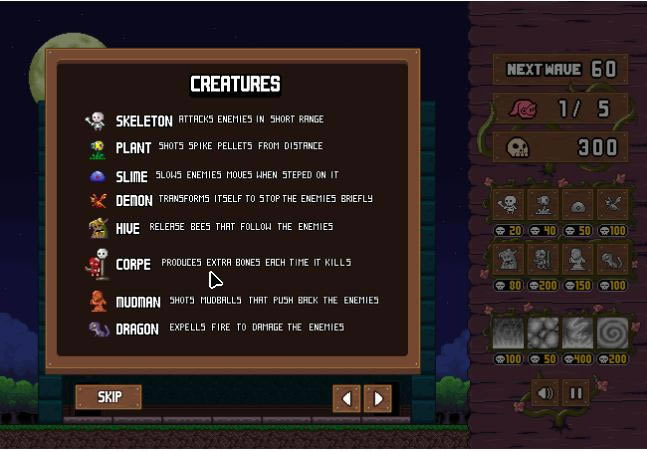The width and height of the screenshot is (647, 451).
Task: Activate the spiral vortex spell costing 200
Action: point(612,333)
